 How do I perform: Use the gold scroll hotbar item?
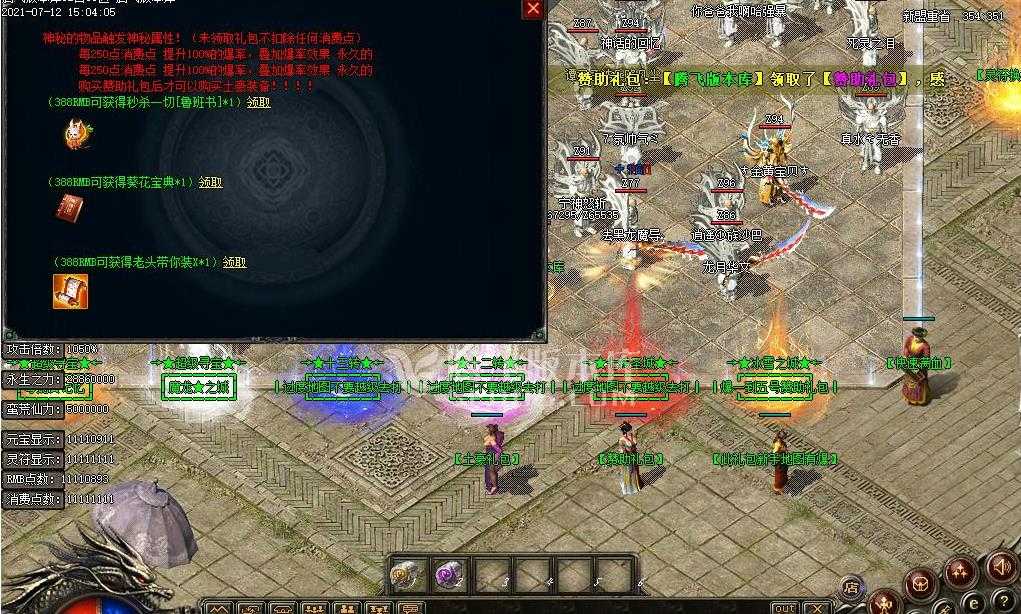[408, 575]
